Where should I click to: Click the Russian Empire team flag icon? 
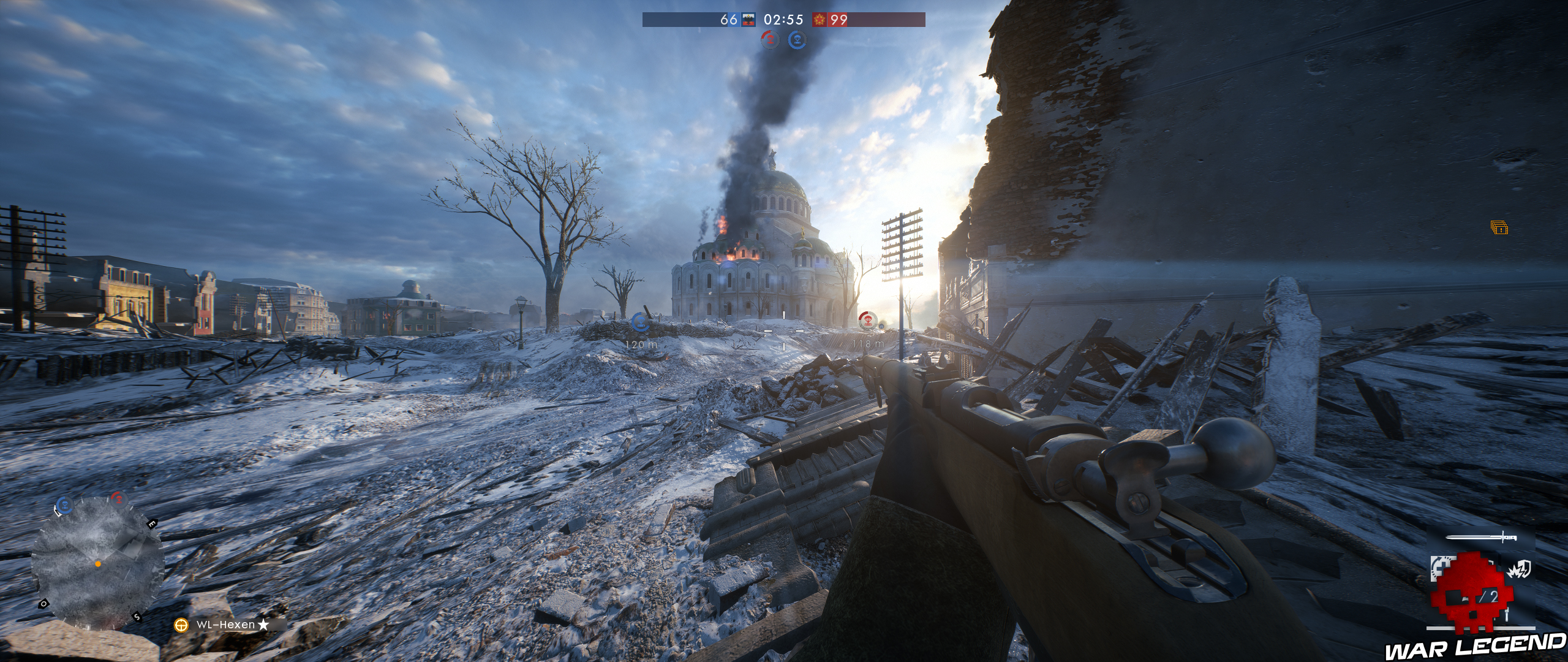pyautogui.click(x=748, y=20)
